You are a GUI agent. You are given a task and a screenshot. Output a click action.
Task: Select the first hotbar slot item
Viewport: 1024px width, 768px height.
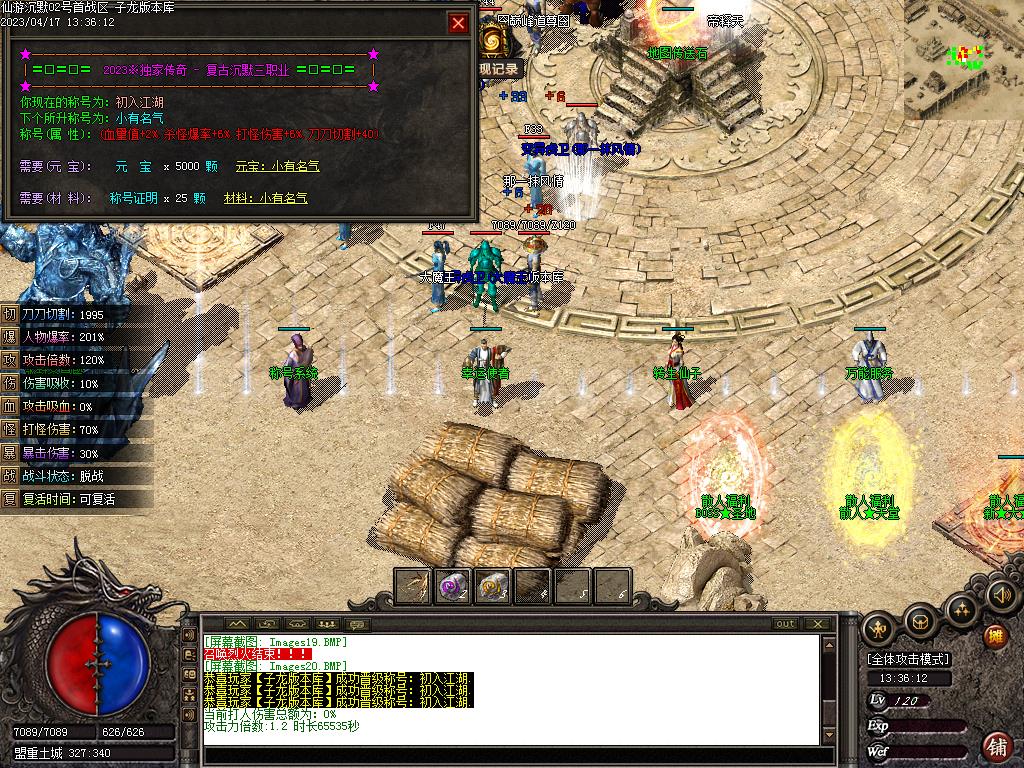click(413, 586)
